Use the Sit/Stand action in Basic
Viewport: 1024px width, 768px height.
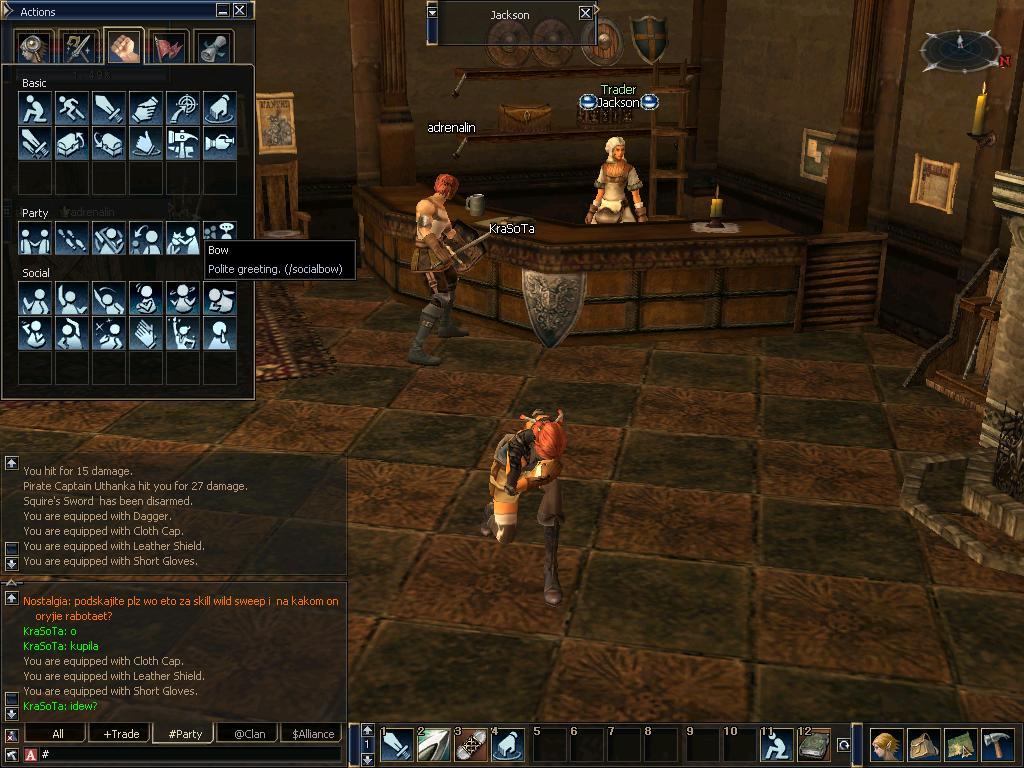point(35,108)
